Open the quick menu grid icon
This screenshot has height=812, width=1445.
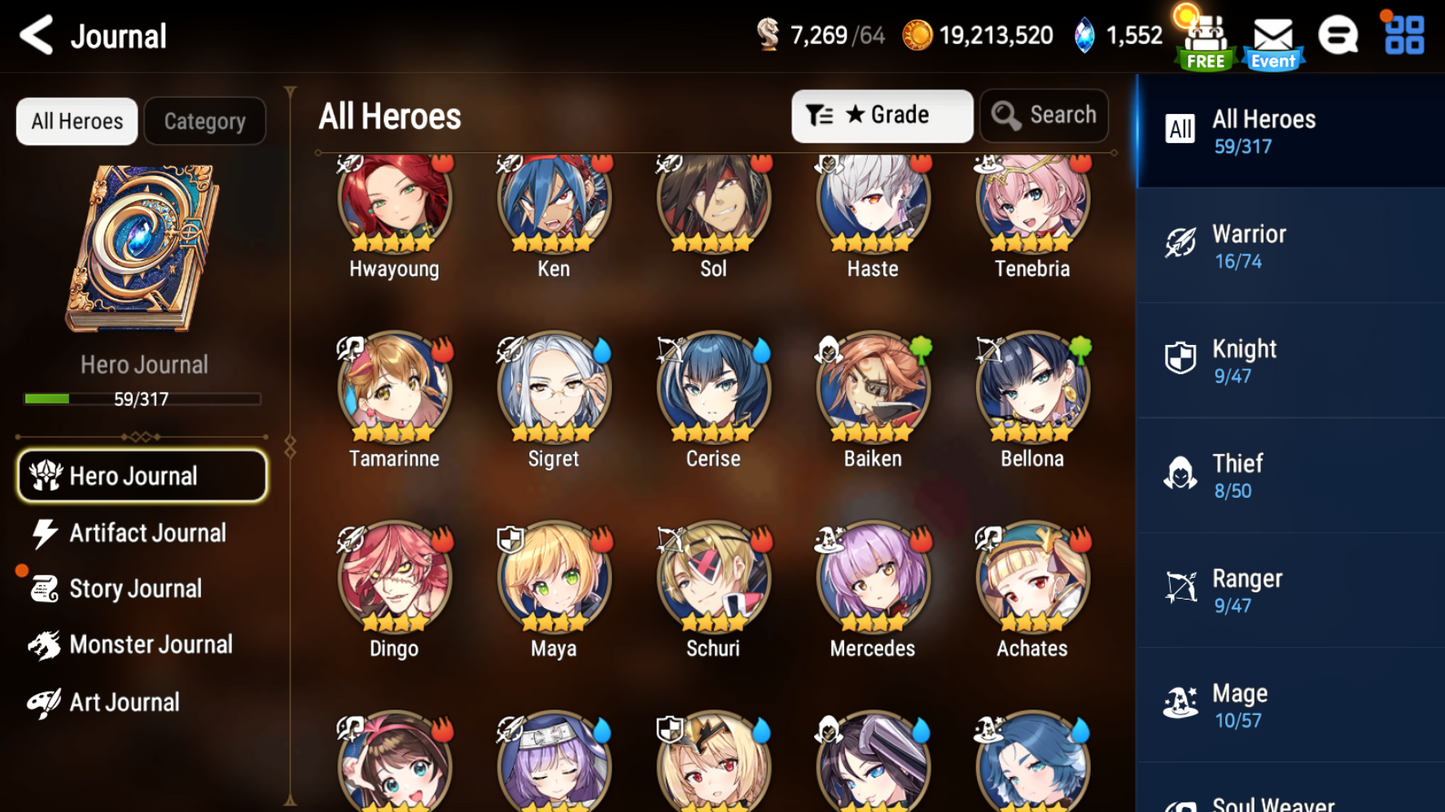click(x=1405, y=35)
